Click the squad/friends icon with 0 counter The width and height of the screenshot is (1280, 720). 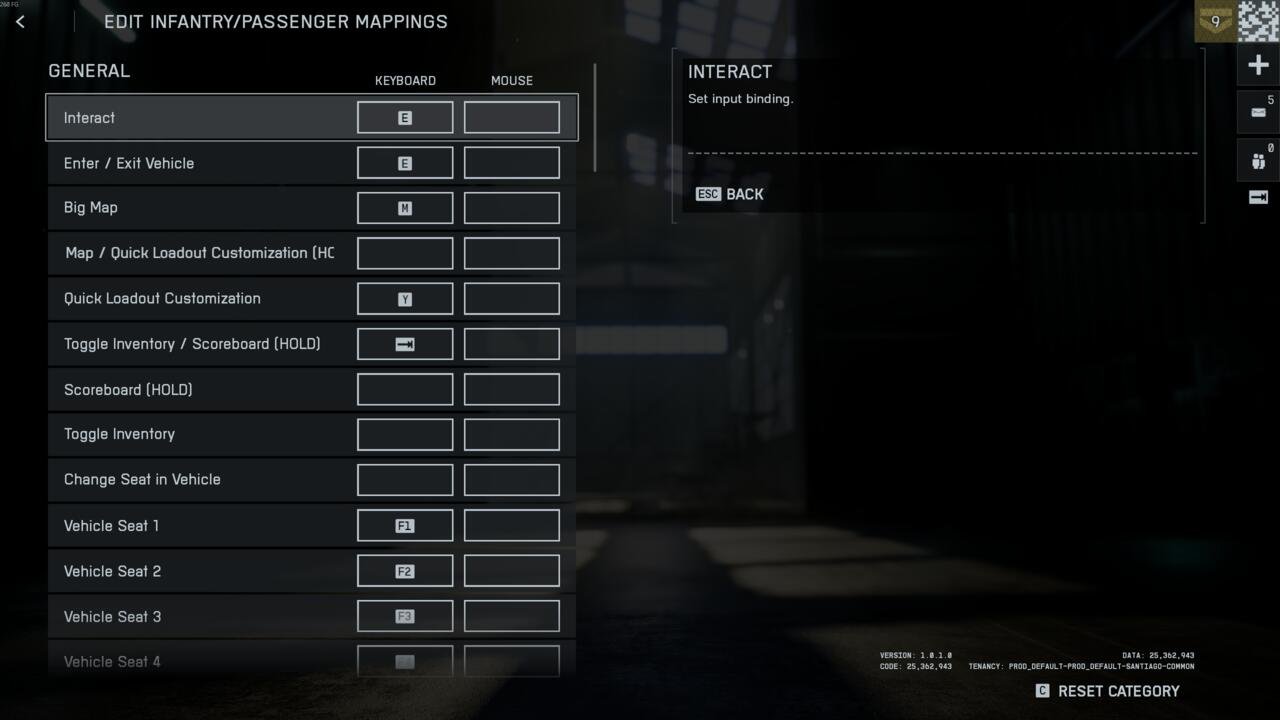(1257, 160)
